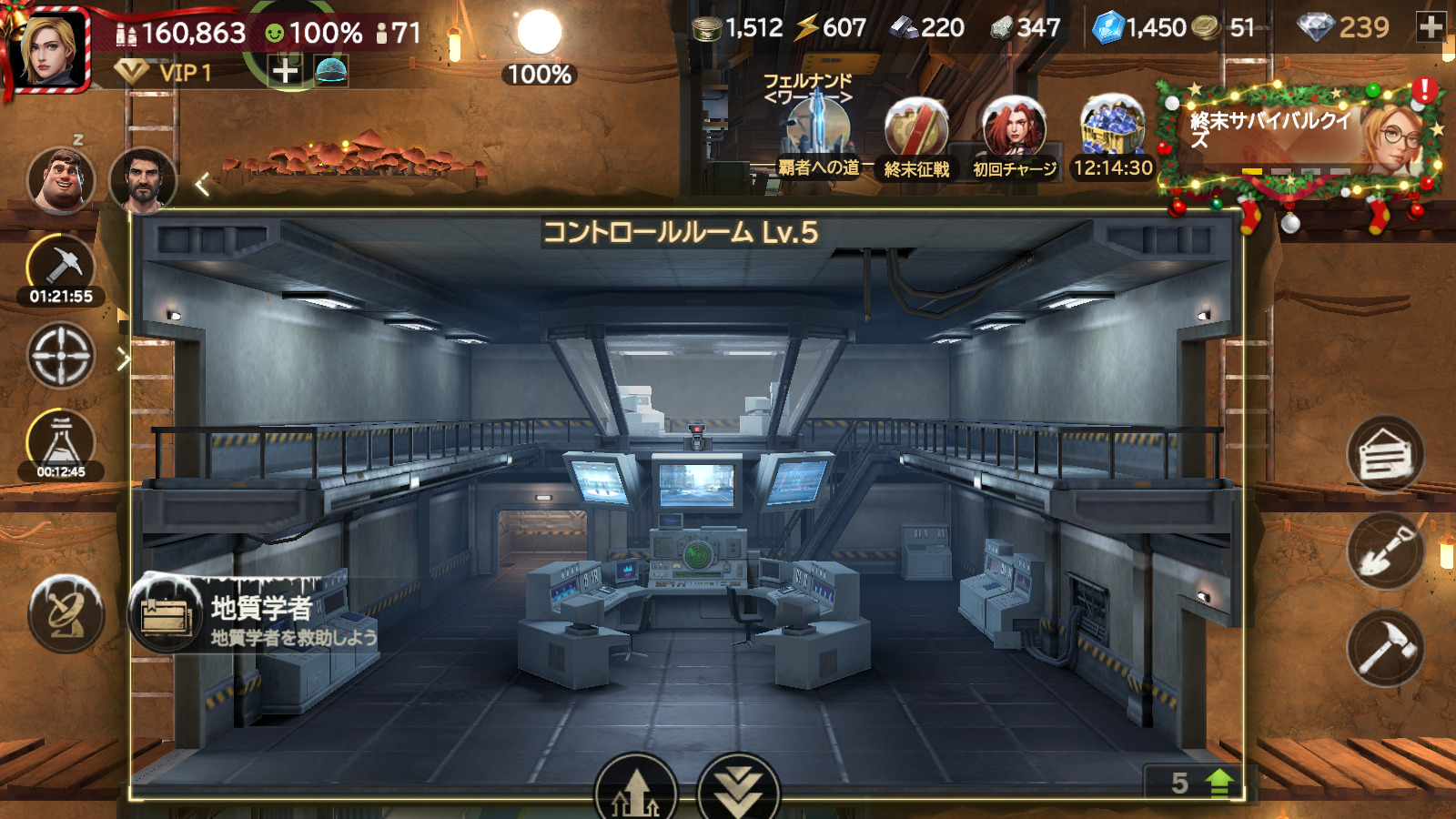1456x819 pixels.
Task: Open the shield dome icon
Action: pos(331,70)
